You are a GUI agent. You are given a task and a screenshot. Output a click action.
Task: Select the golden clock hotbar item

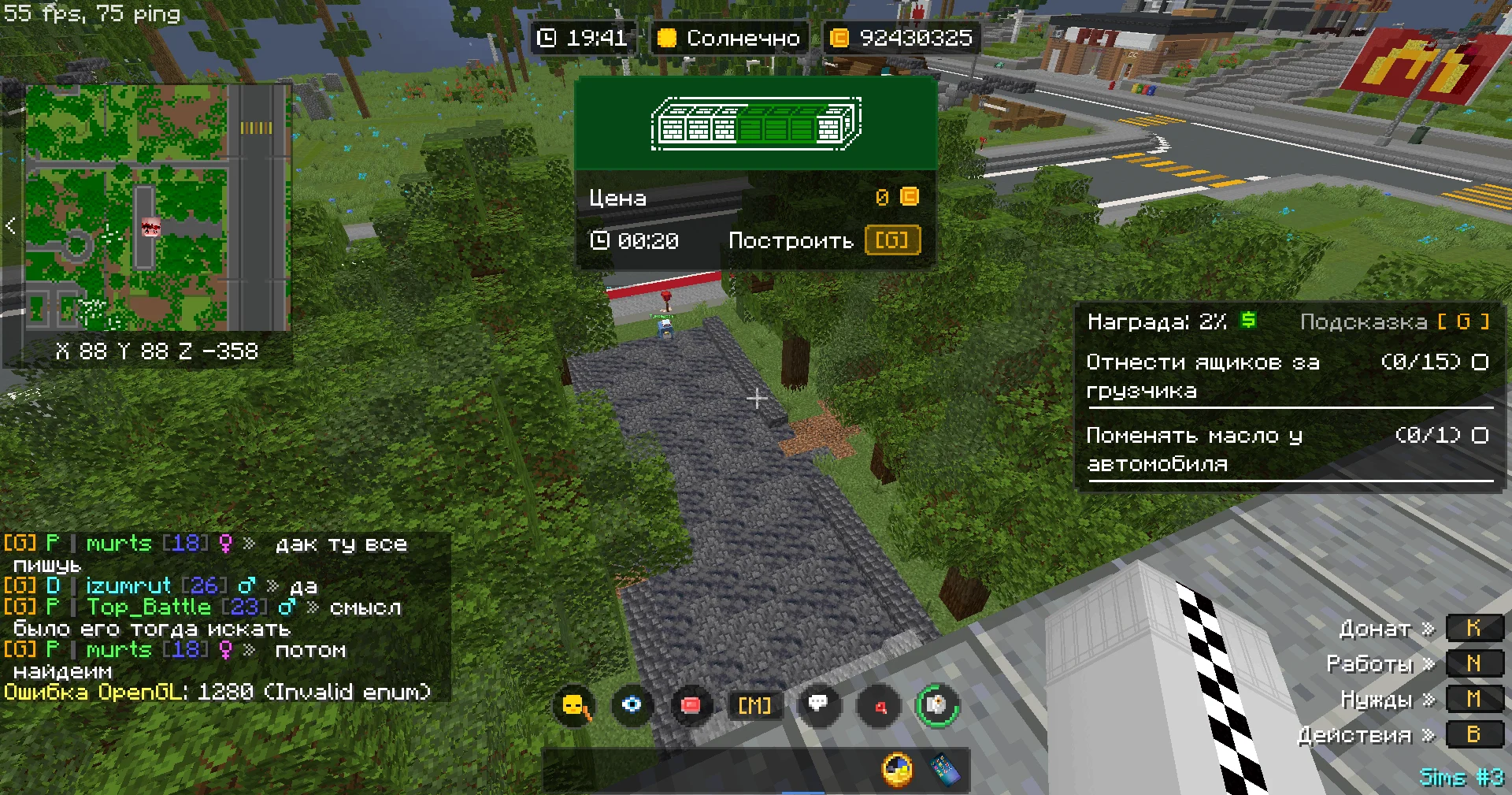pos(897,769)
